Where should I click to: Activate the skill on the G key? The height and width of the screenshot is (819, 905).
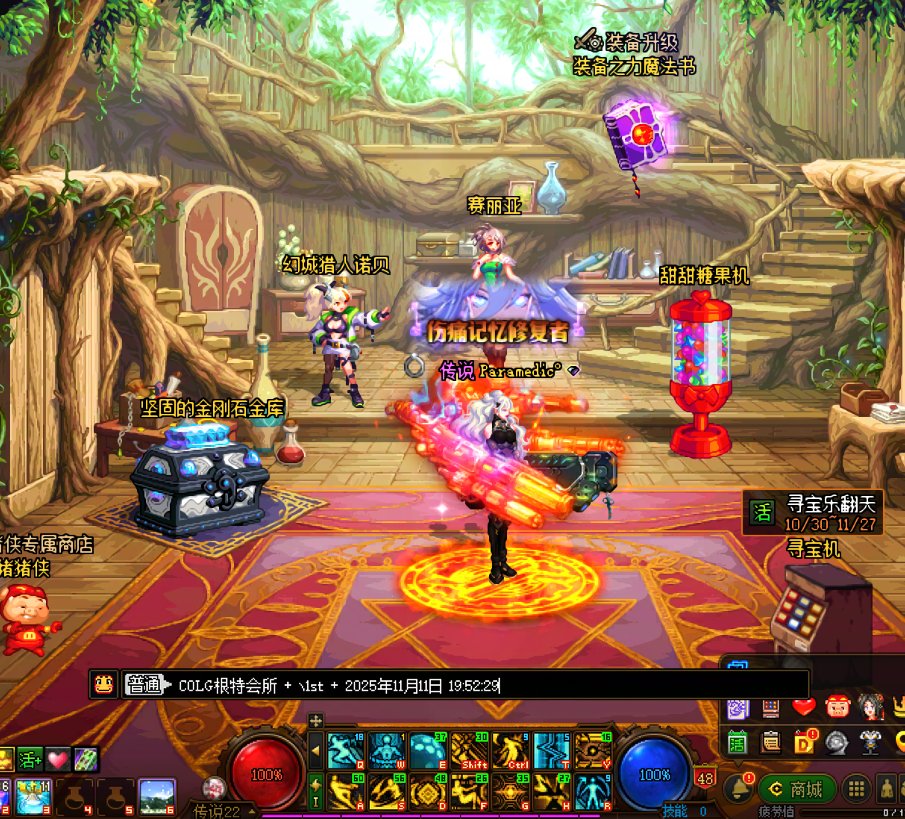point(509,792)
